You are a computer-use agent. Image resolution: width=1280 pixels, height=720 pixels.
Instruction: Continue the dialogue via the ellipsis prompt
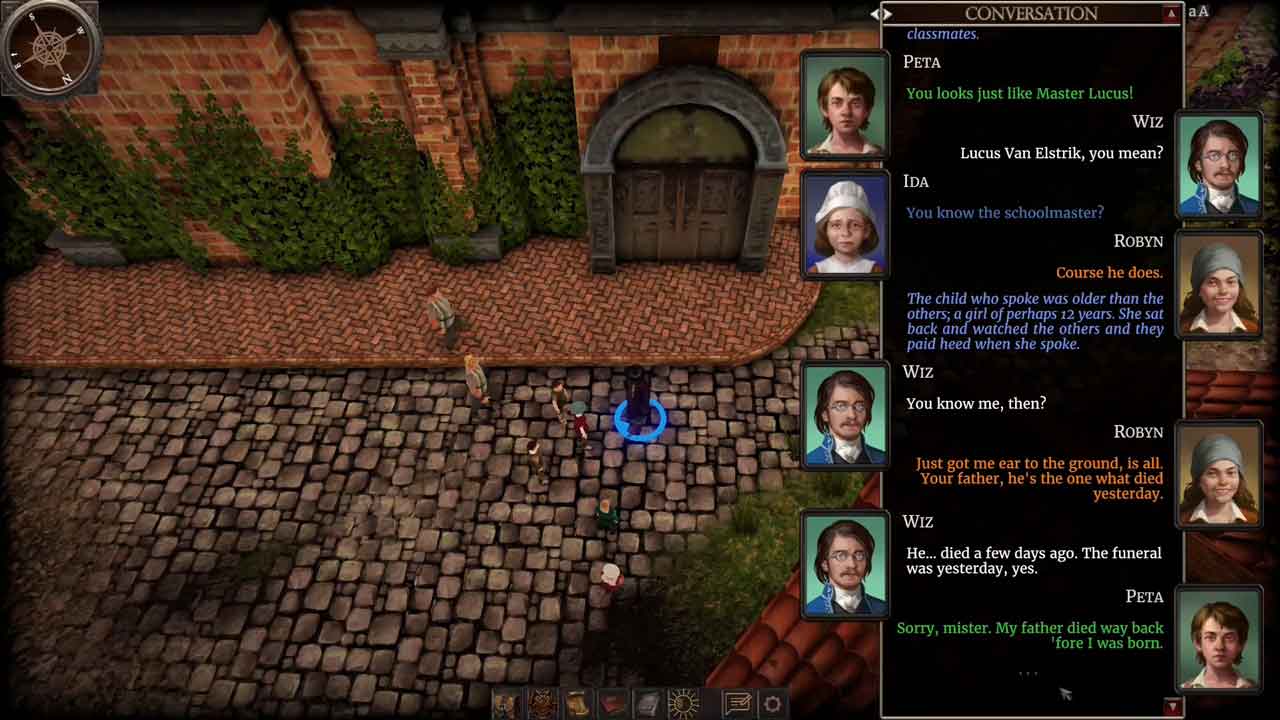(1028, 673)
